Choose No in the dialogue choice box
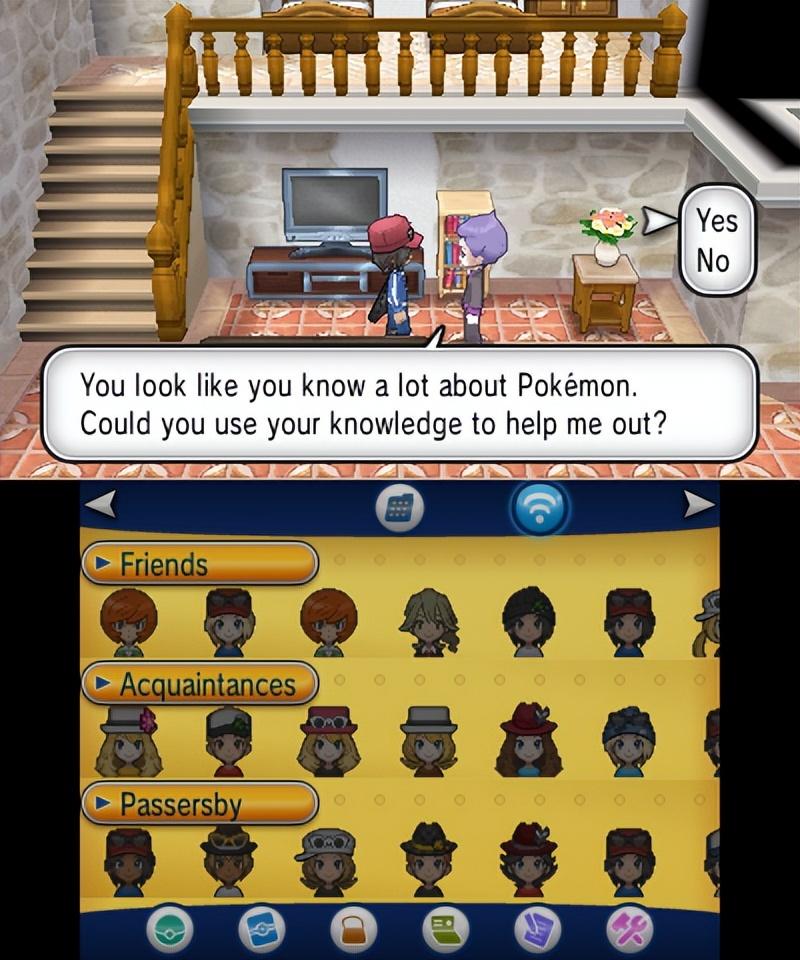The image size is (800, 960). coord(714,261)
